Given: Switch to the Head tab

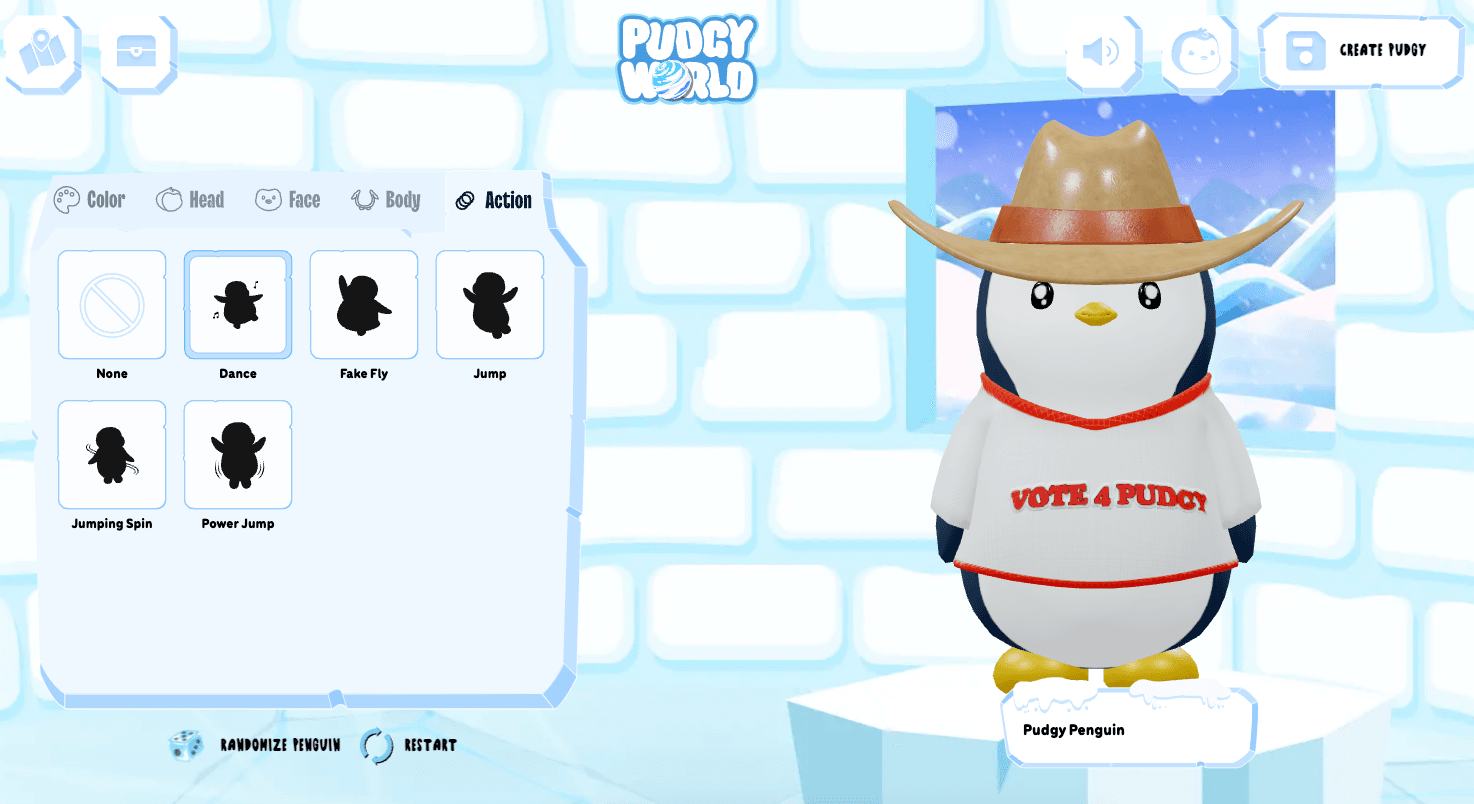Looking at the screenshot, I should 190,200.
